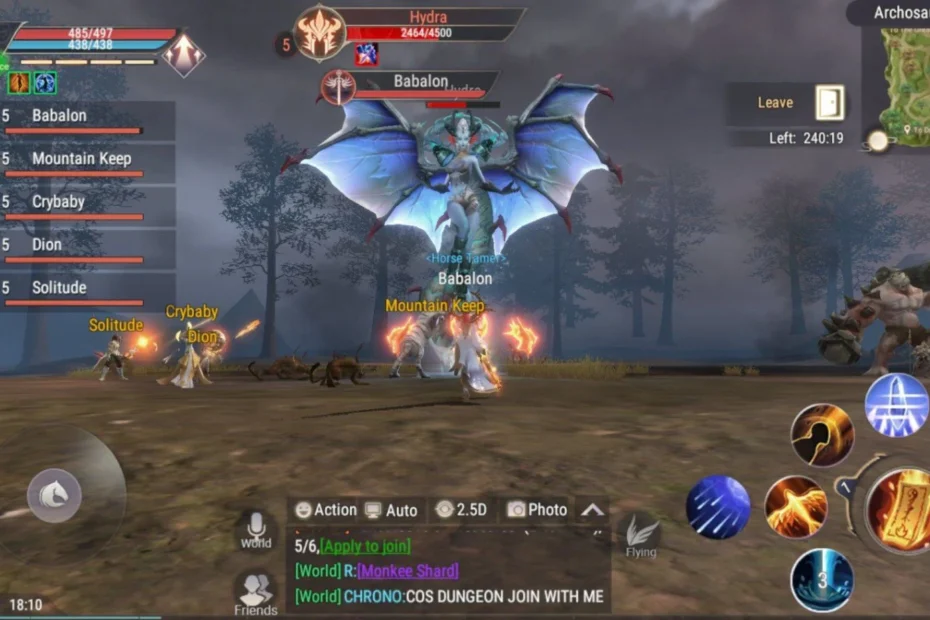
Task: Open the Monkee Shard chat link
Action: [407, 571]
